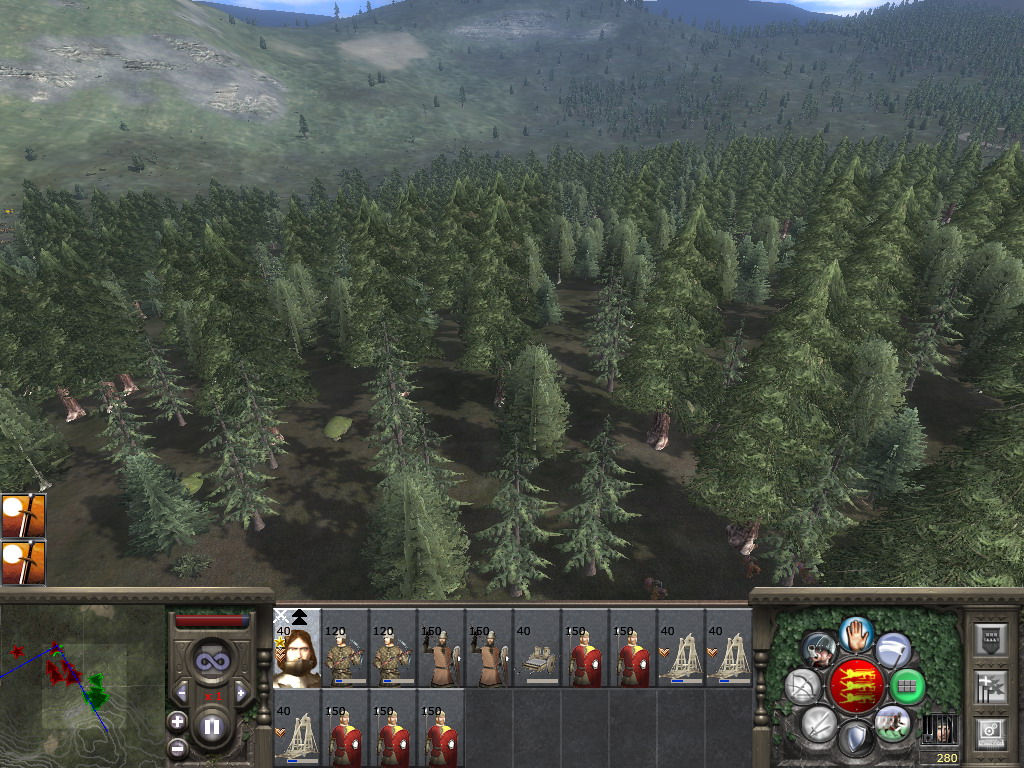The width and height of the screenshot is (1024, 768).
Task: Activate the halt order hand icon
Action: coord(856,633)
